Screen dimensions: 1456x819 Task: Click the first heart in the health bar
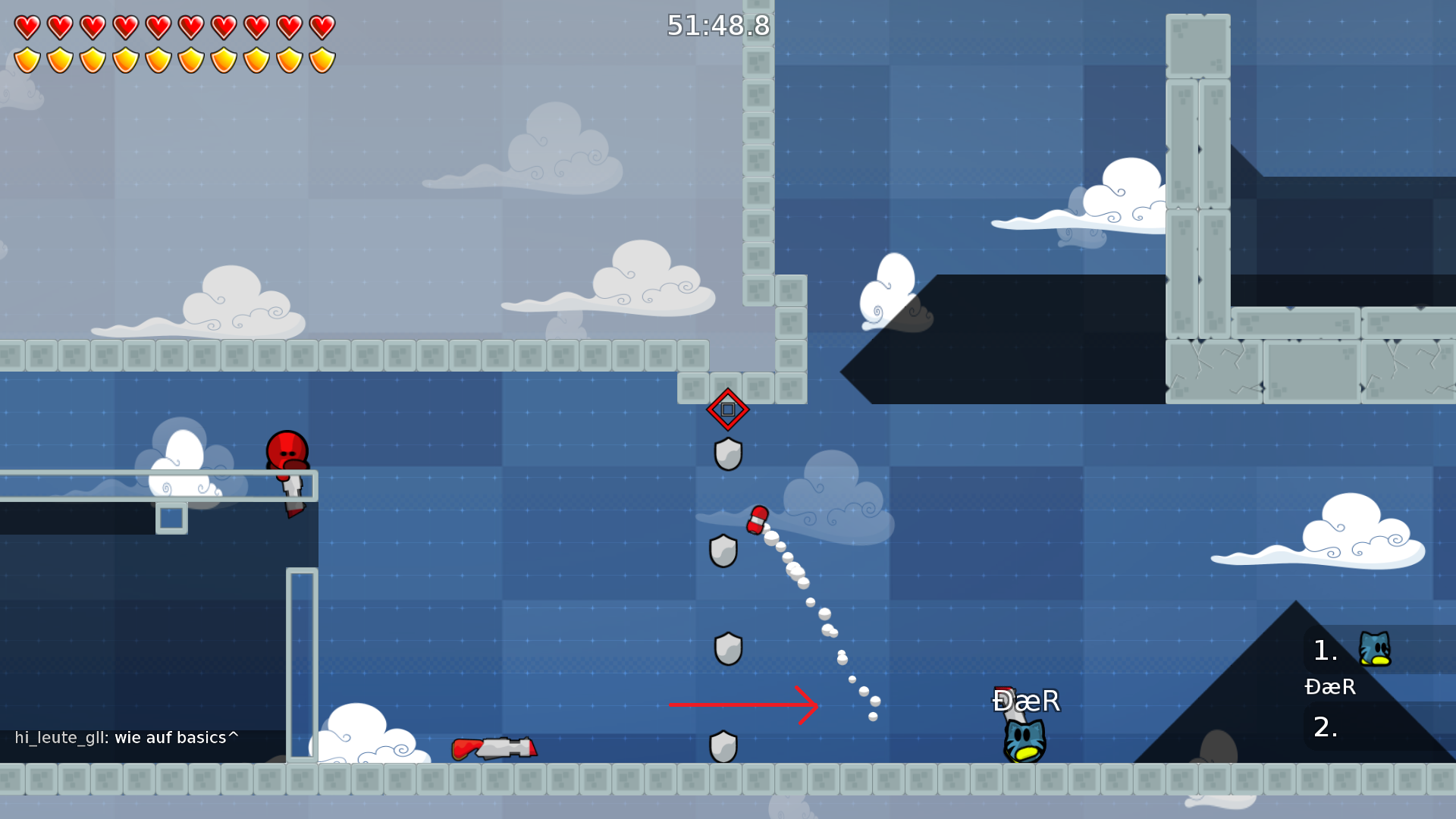(x=26, y=25)
